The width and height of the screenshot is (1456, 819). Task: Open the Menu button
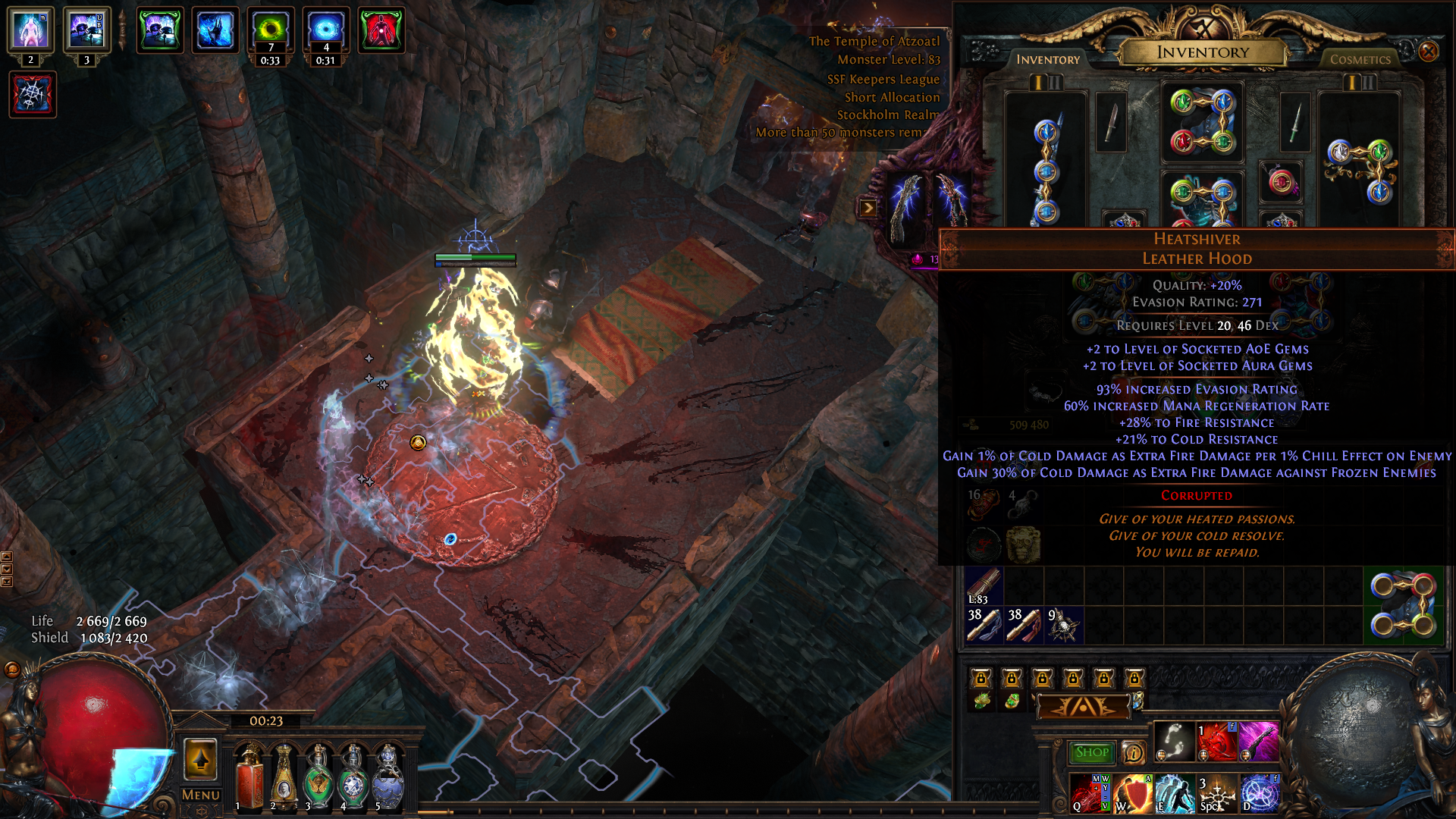click(x=200, y=795)
